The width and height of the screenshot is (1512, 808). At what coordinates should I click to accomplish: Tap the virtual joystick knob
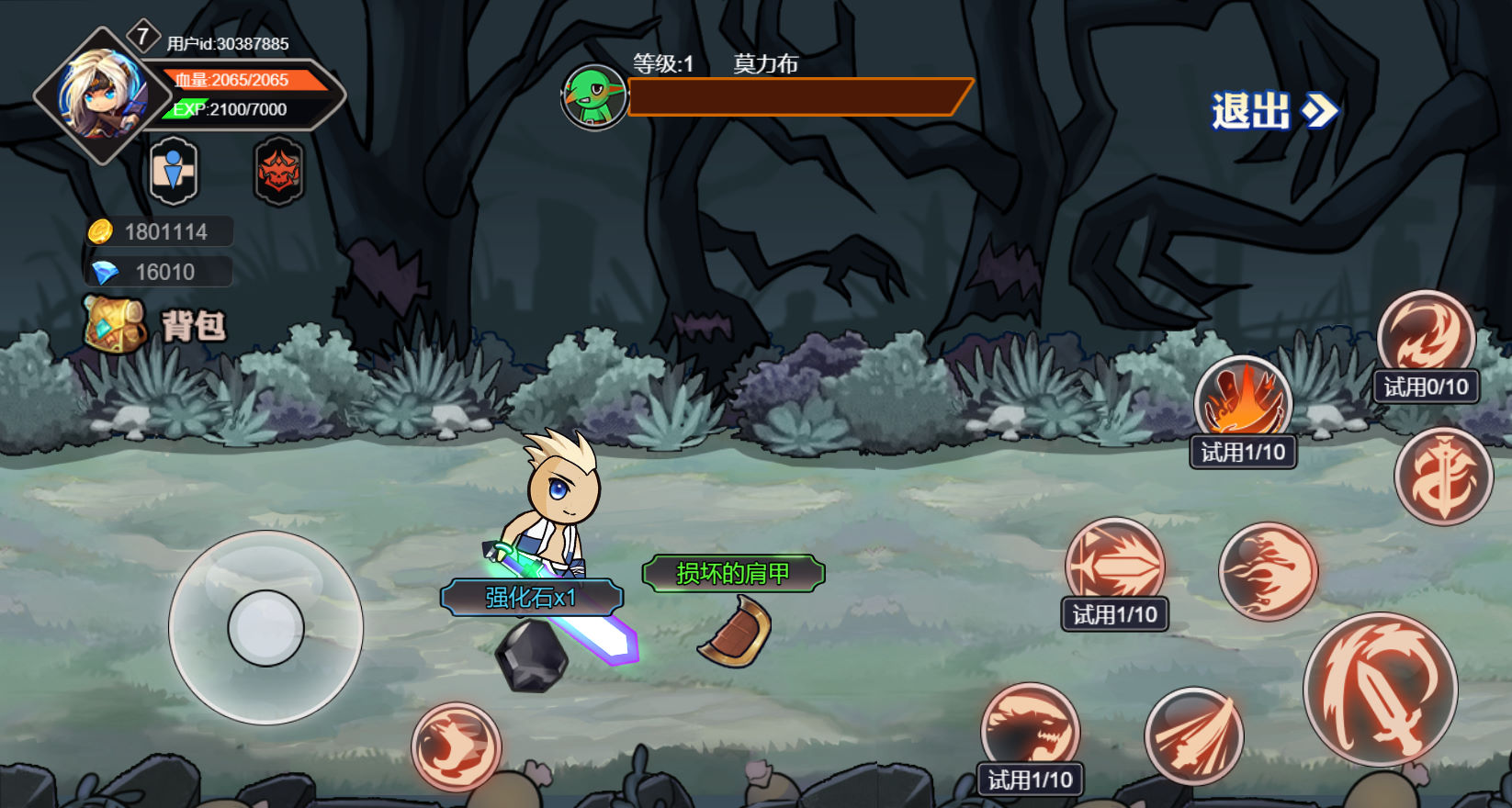265,628
